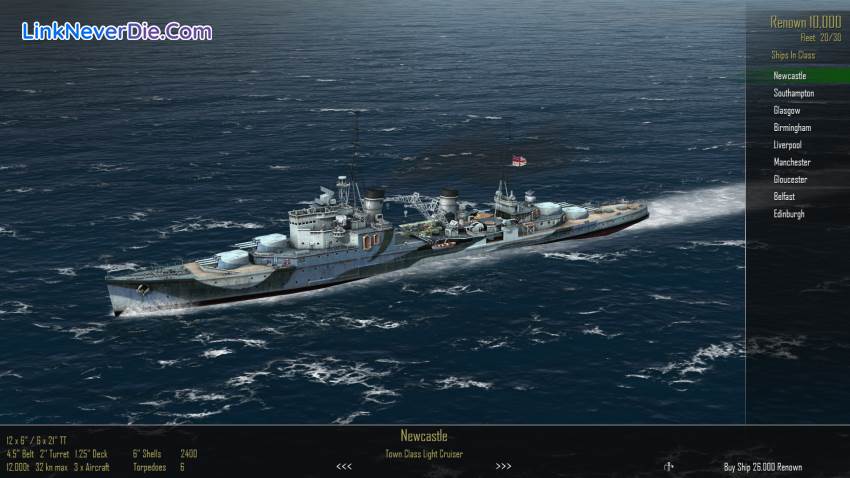Select Edinburgh in the ship list
Viewport: 850px width, 478px height.
pos(789,214)
